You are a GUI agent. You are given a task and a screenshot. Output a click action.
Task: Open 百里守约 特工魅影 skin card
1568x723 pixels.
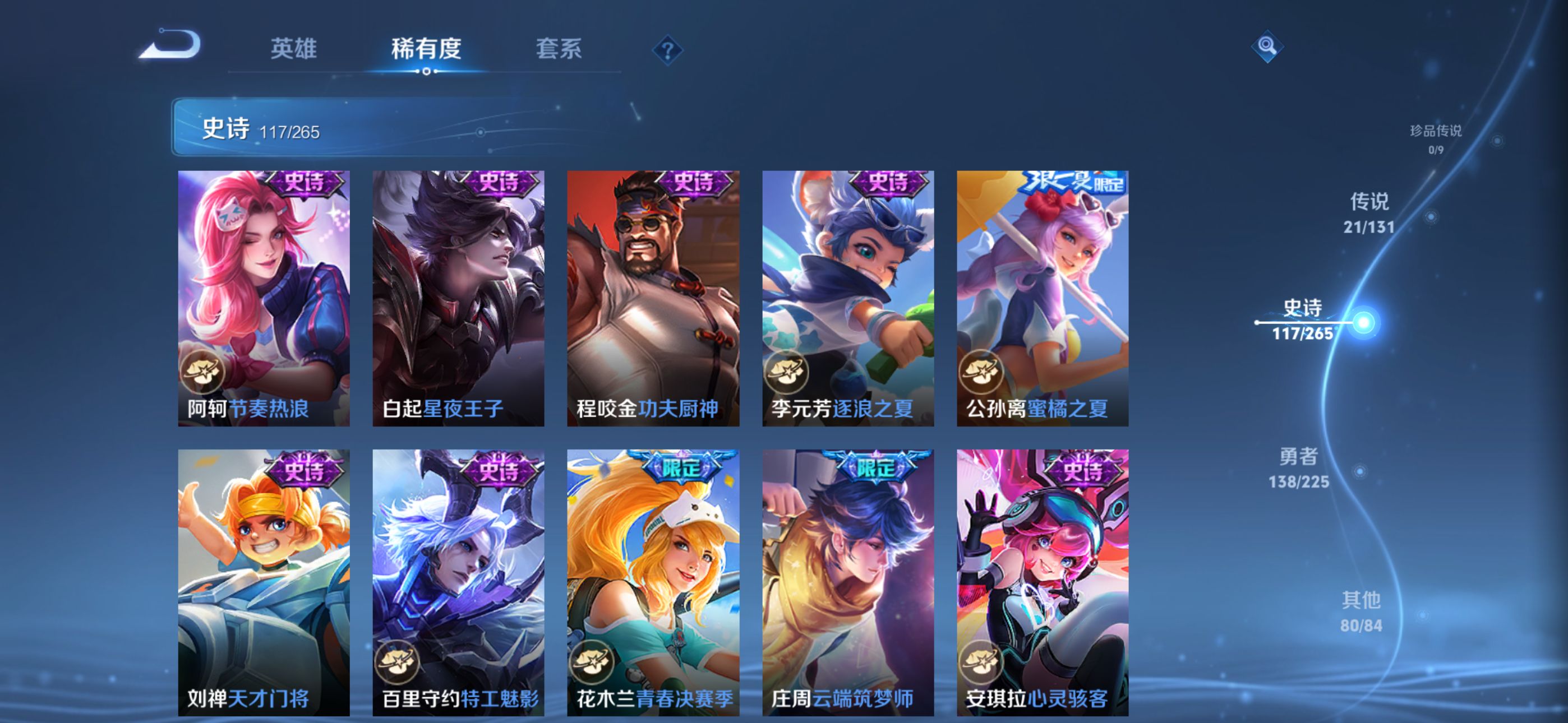click(x=458, y=582)
